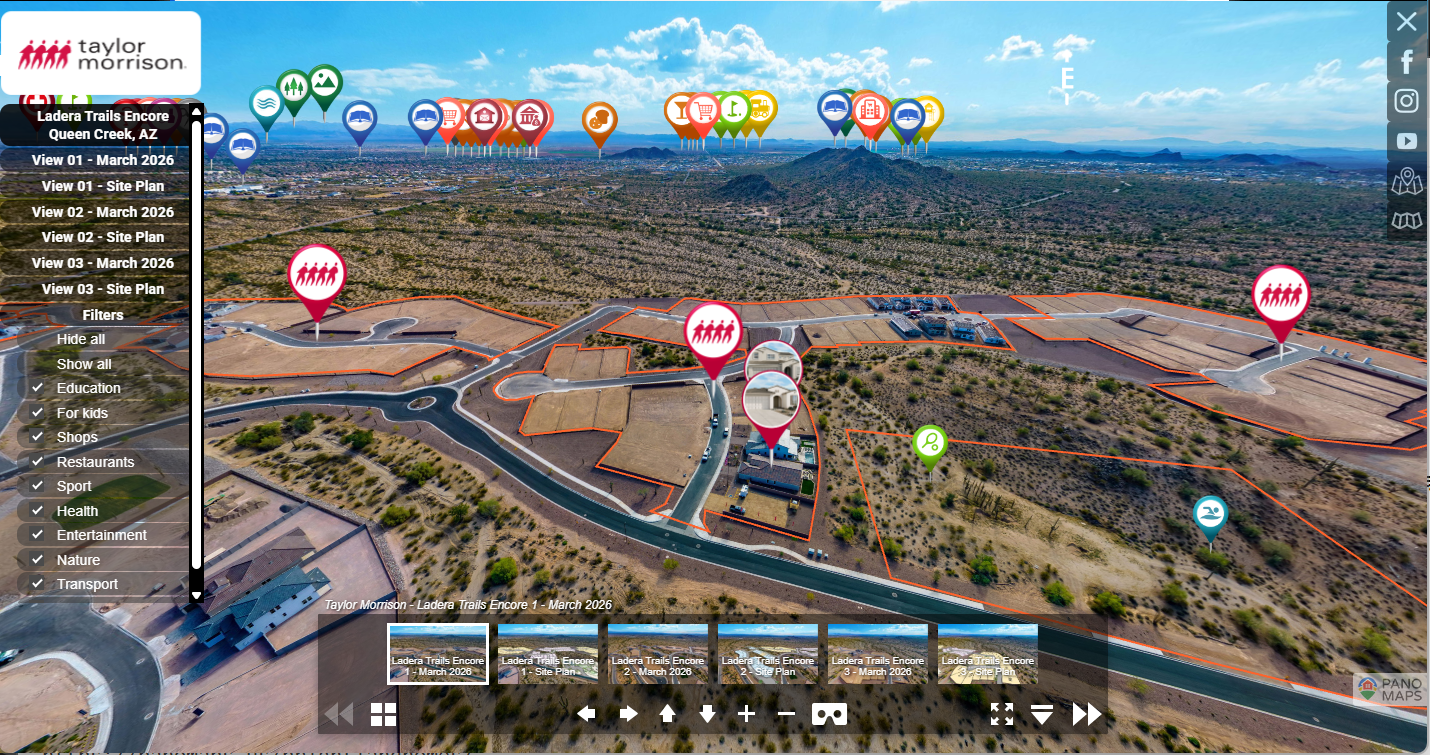This screenshot has height=755, width=1430.
Task: Enter fullscreen mode
Action: (1002, 714)
